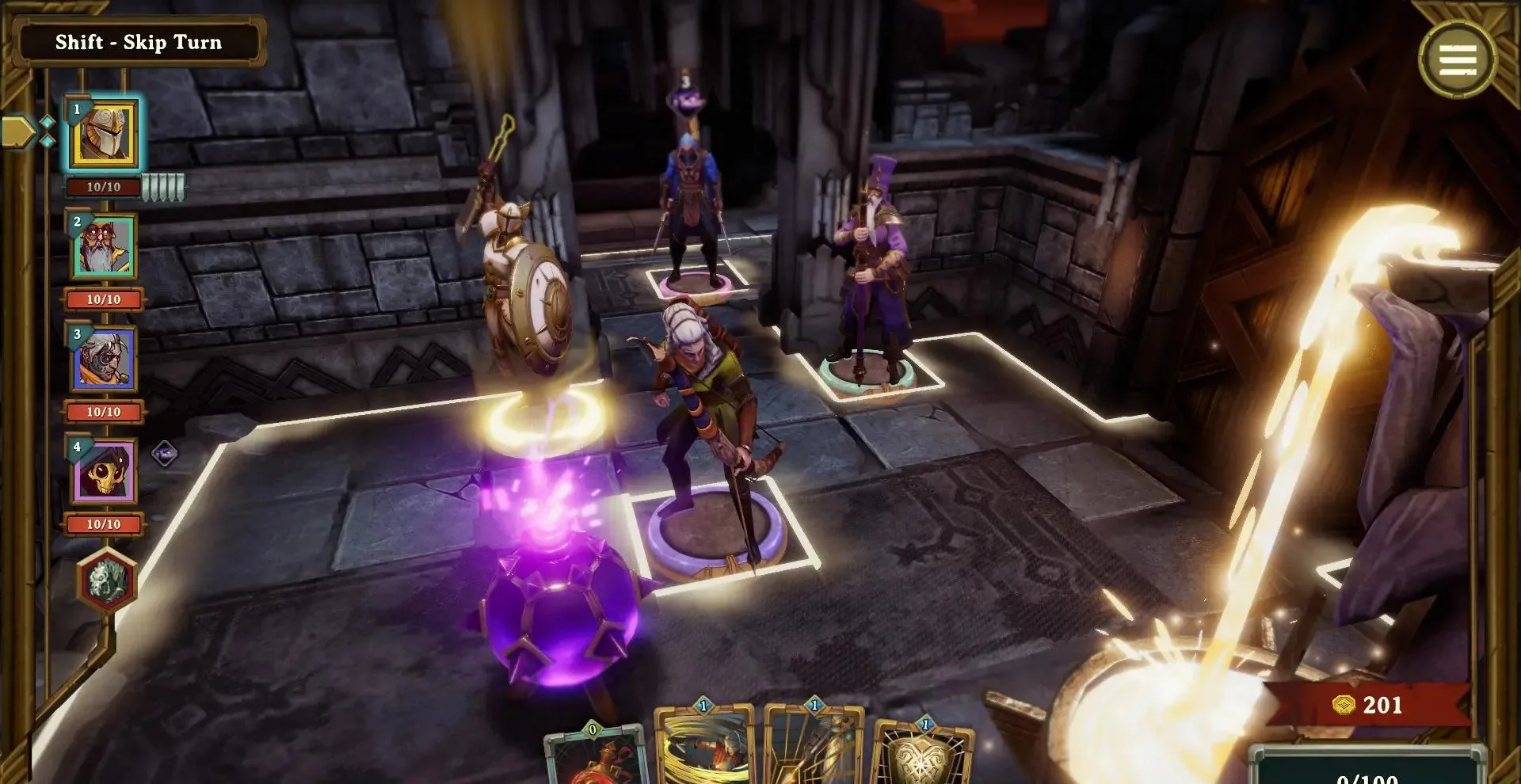Click the Skip Turn banner
The image size is (1521, 784).
(139, 43)
